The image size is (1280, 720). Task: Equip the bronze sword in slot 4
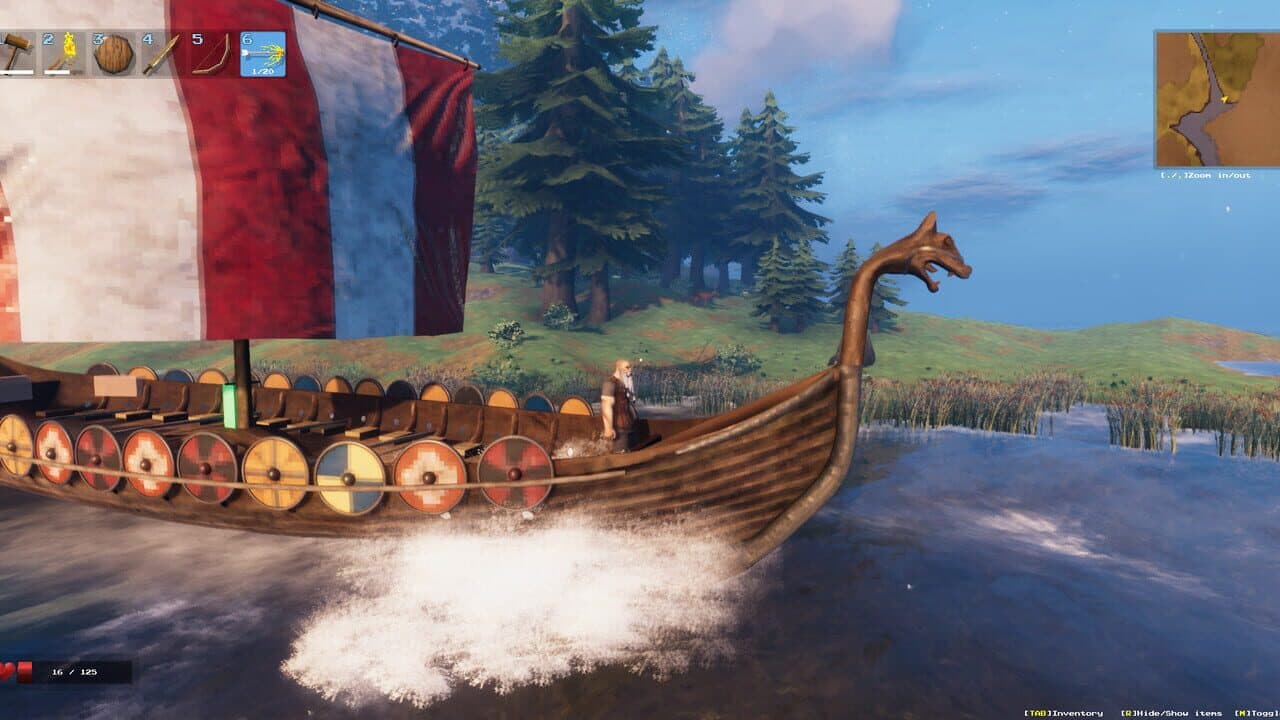tap(160, 53)
